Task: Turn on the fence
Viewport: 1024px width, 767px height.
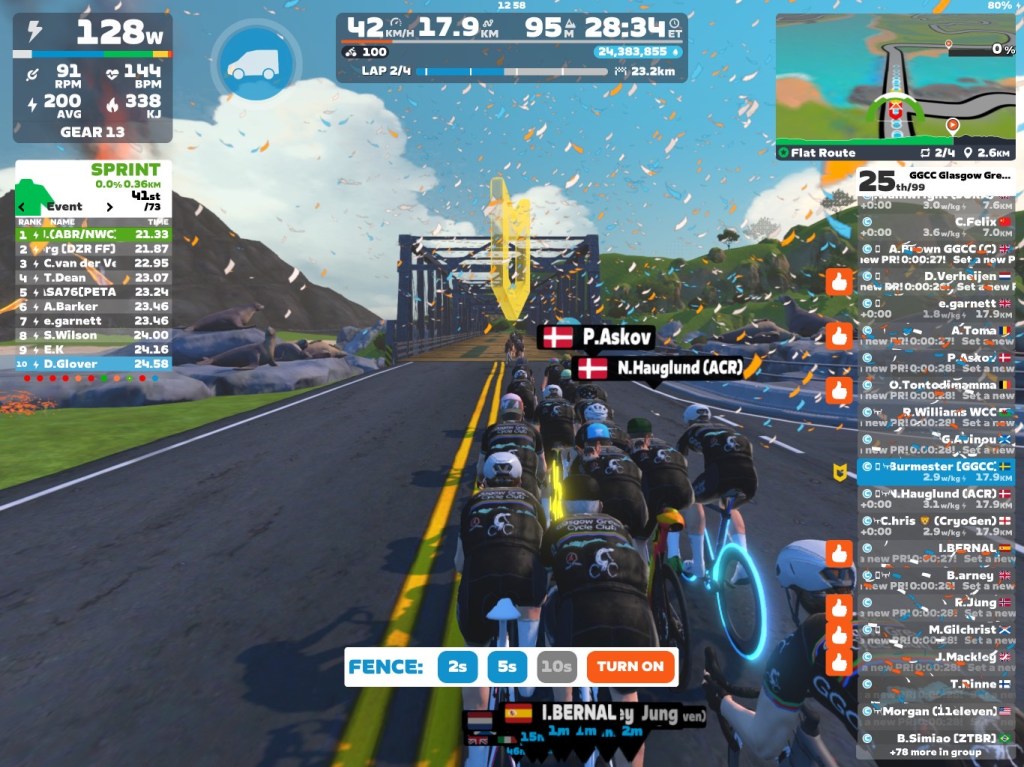Action: tap(630, 666)
